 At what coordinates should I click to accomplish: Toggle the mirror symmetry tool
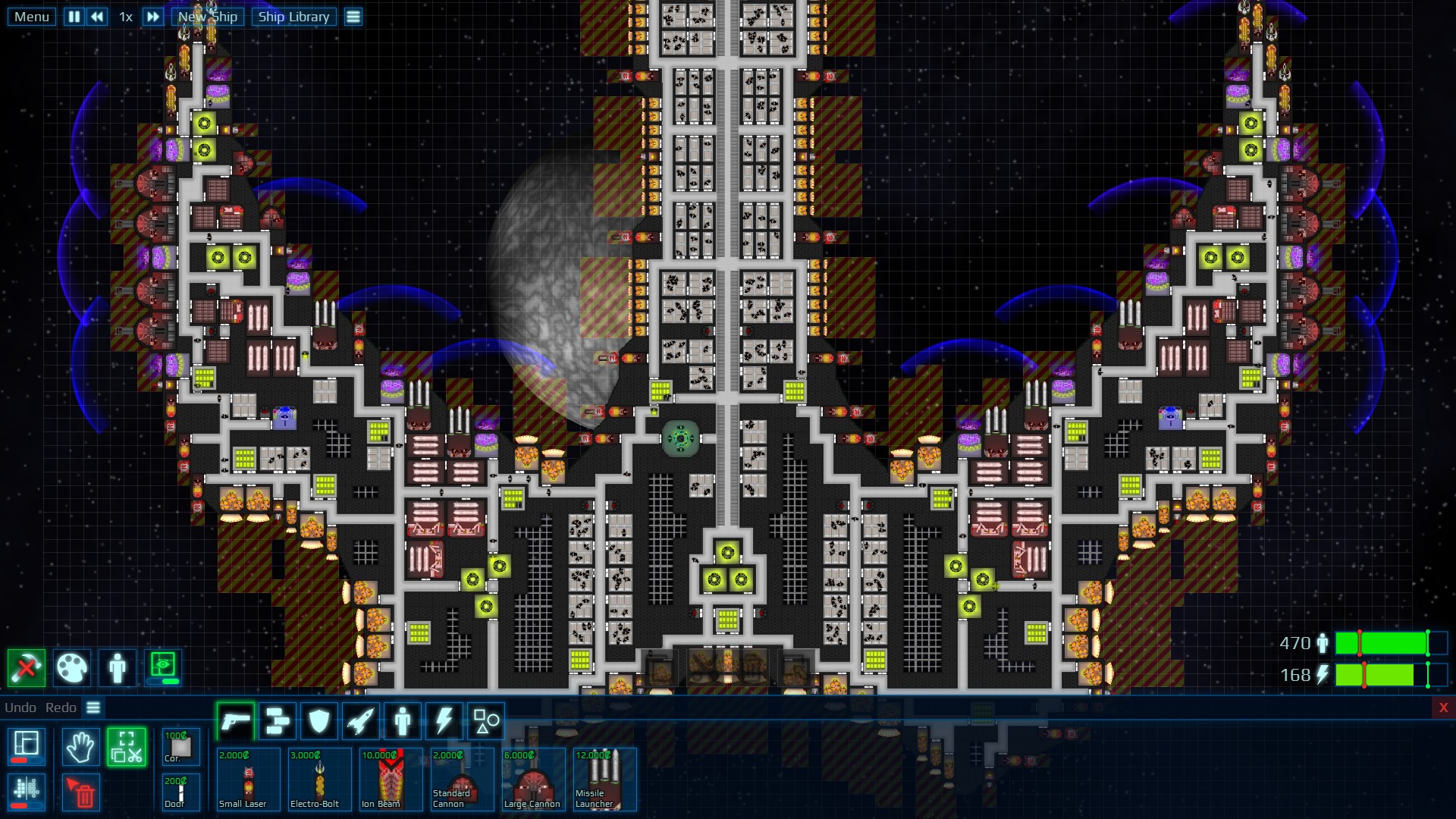[27, 793]
